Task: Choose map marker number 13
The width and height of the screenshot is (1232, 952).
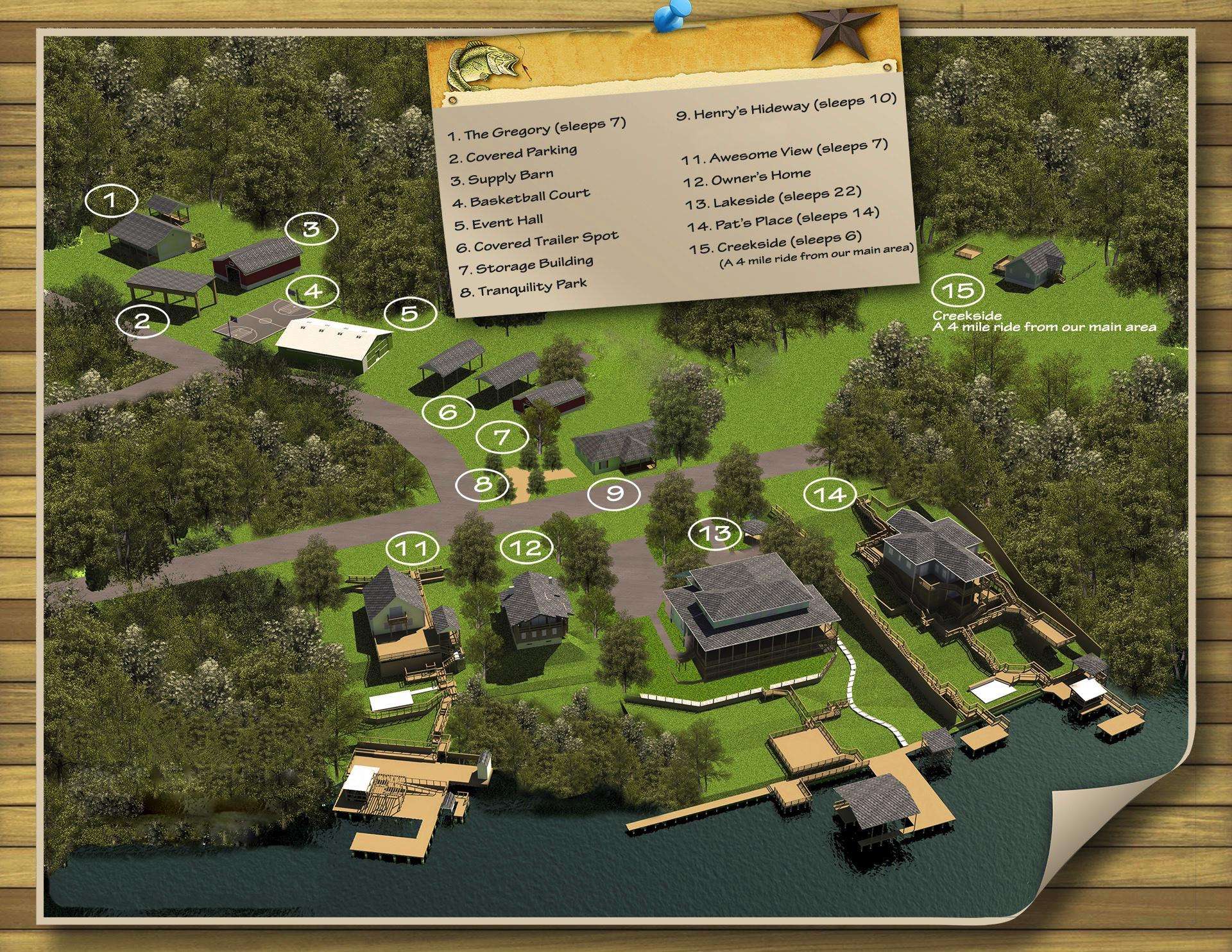Action: [x=715, y=533]
